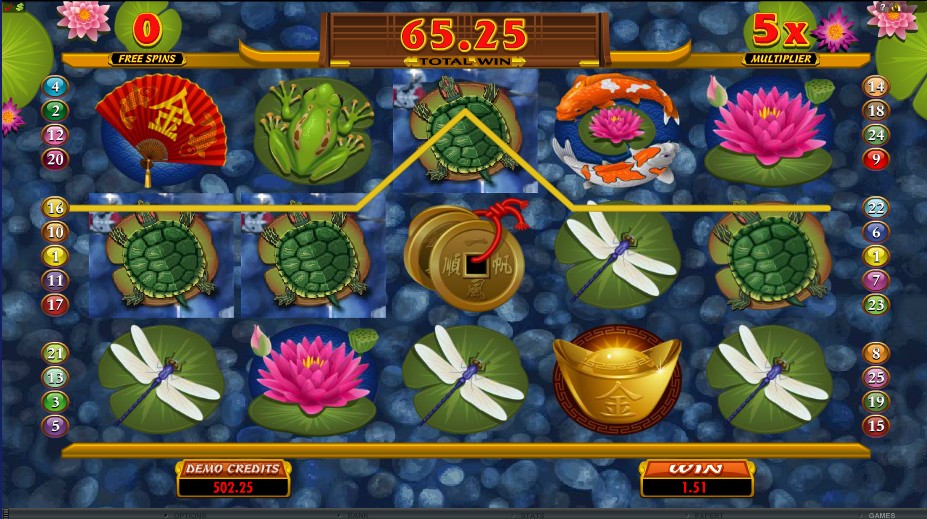Show payline 22
Image resolution: width=927 pixels, height=519 pixels.
click(x=876, y=208)
